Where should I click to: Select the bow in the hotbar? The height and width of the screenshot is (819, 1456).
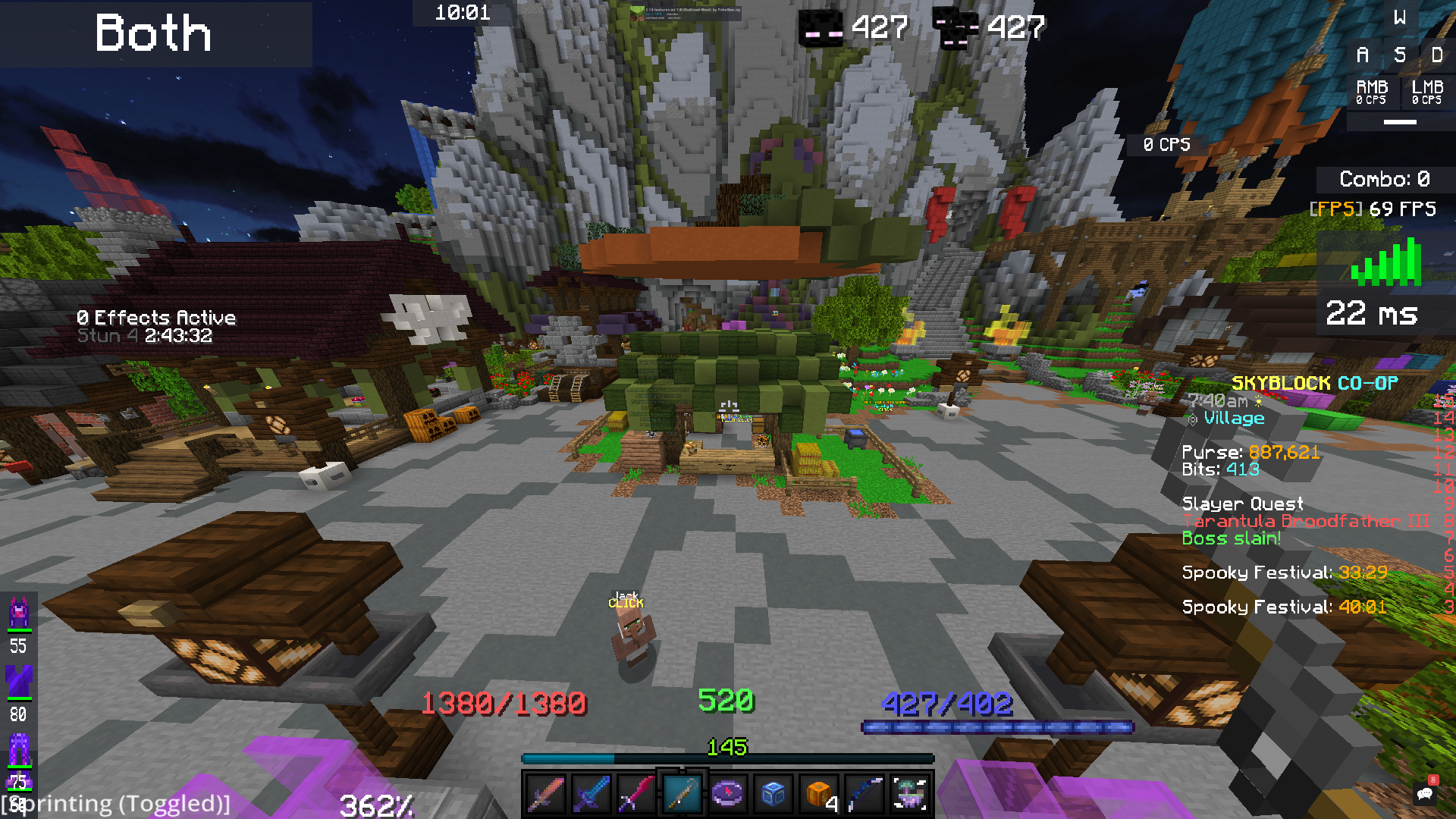tap(864, 794)
